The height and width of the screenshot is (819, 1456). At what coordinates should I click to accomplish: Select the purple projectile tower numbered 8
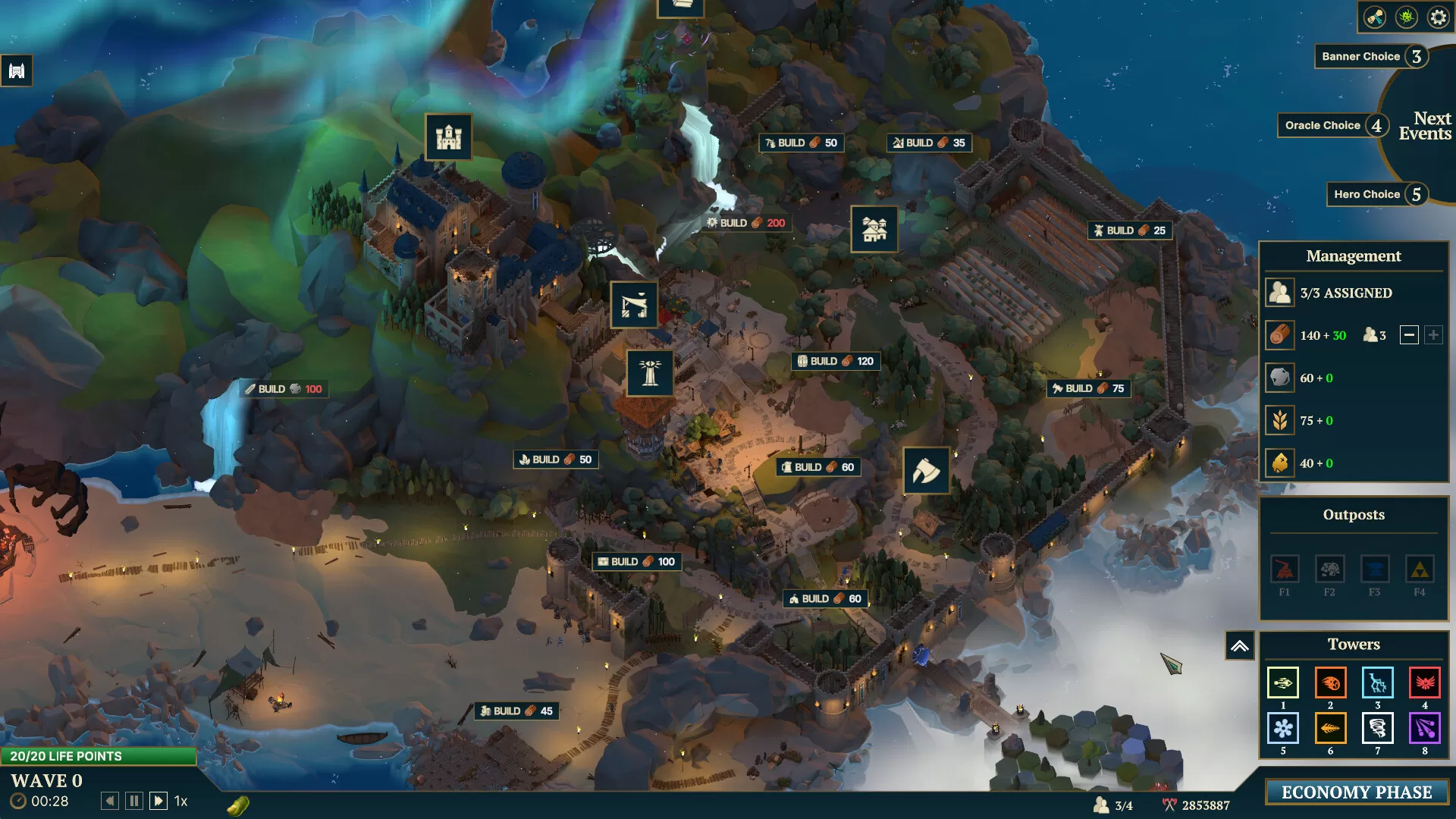click(x=1426, y=729)
